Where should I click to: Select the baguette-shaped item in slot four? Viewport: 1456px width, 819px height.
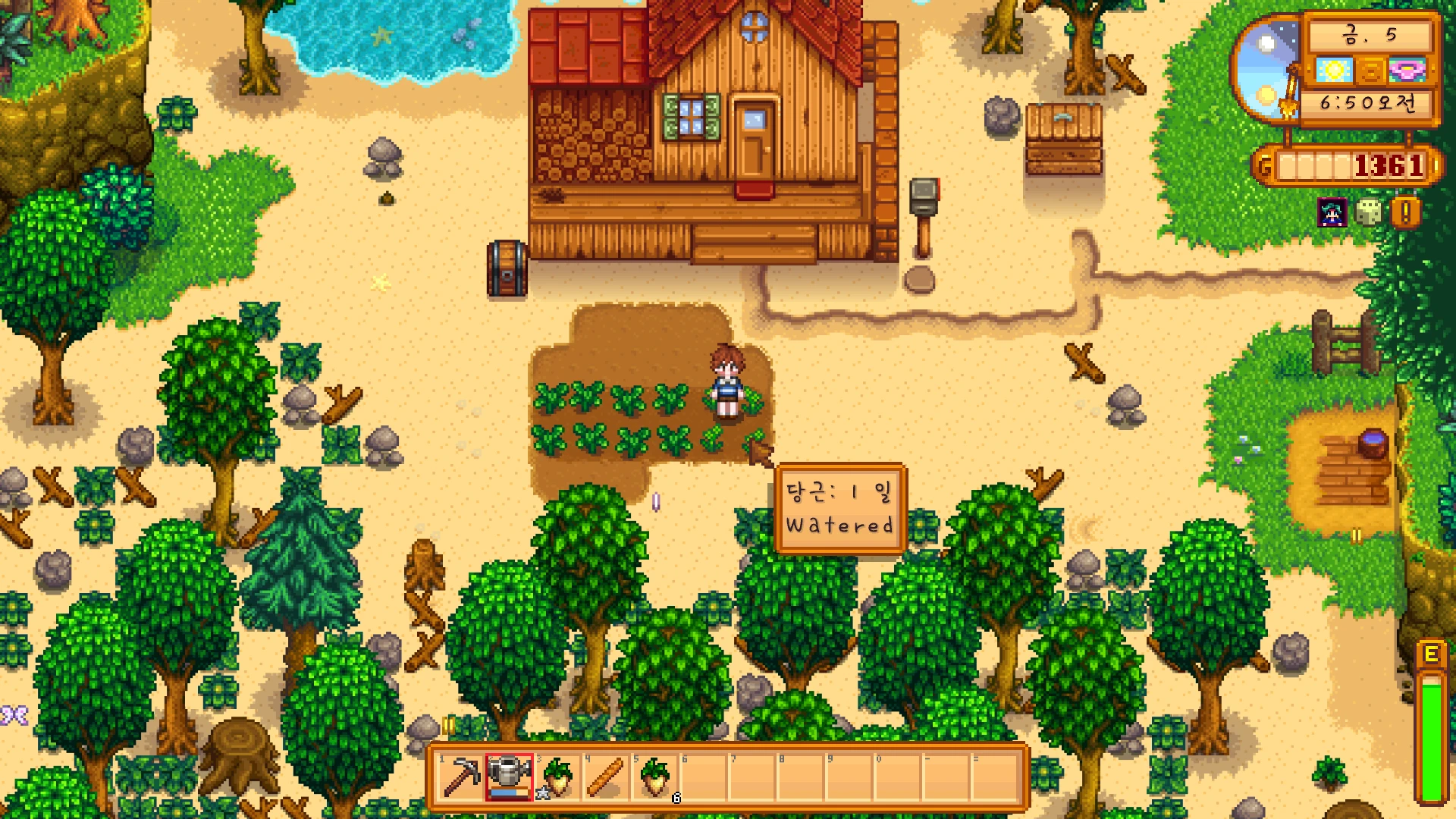pos(607,777)
